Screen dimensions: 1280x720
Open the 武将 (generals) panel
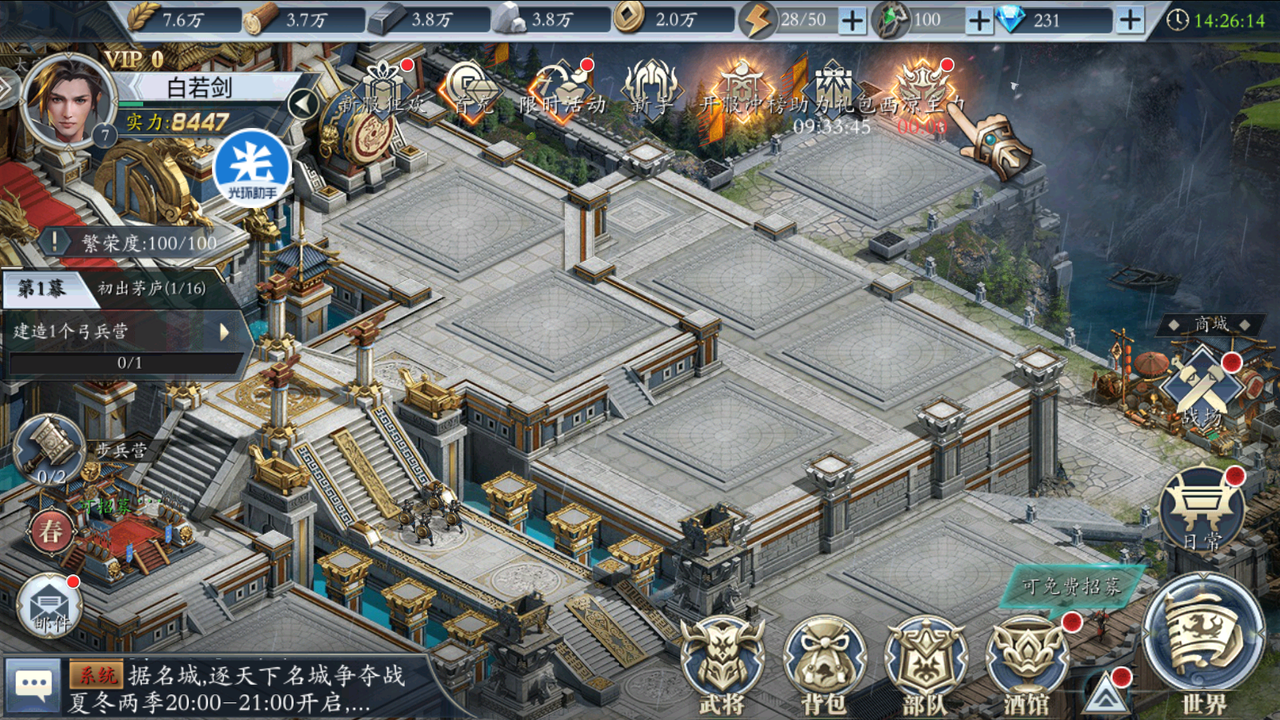point(722,660)
